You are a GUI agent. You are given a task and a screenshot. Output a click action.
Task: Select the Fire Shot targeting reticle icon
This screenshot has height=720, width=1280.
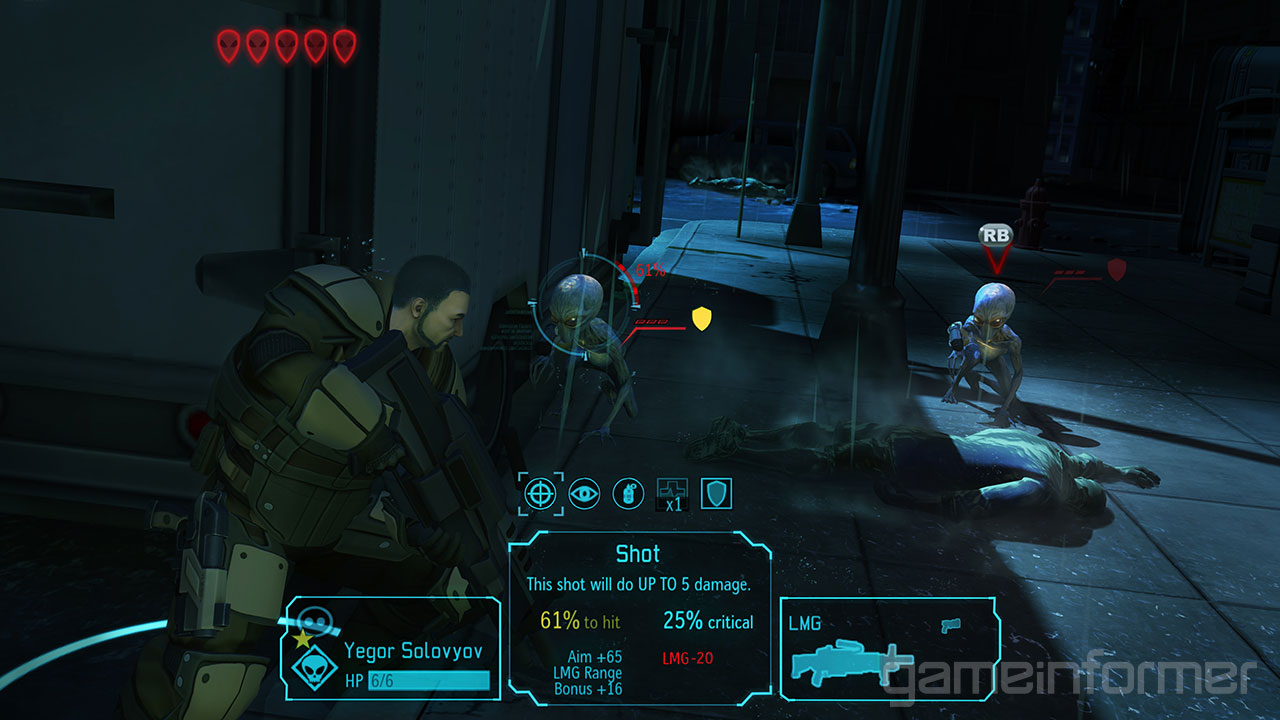[x=540, y=492]
